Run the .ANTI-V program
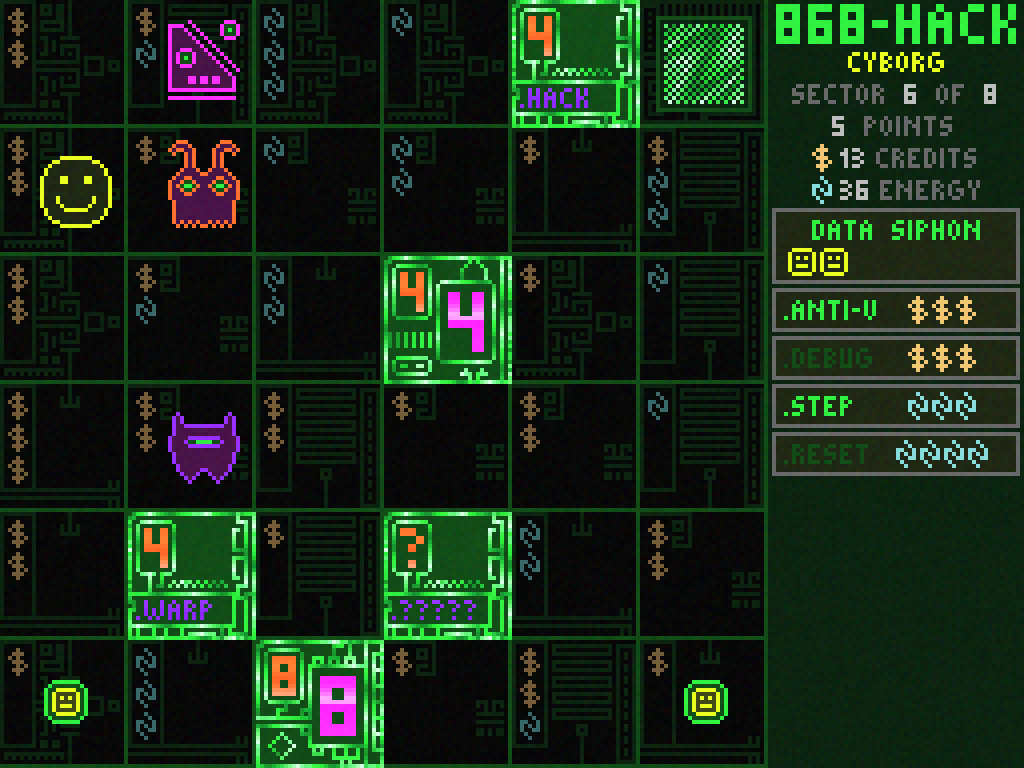Screen dimensions: 1024x768 (895, 310)
